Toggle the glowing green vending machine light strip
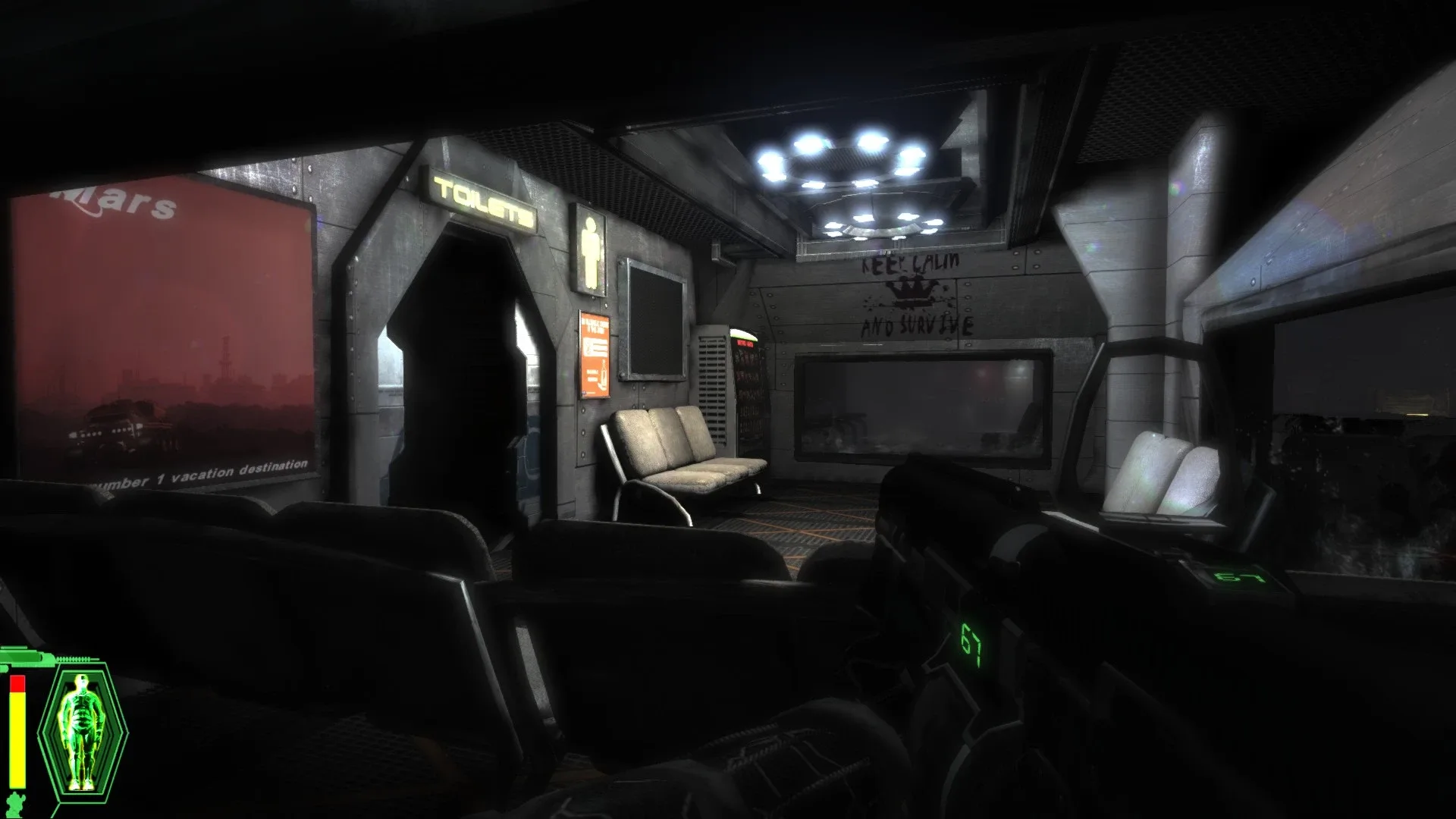The image size is (1456, 819). [x=744, y=335]
